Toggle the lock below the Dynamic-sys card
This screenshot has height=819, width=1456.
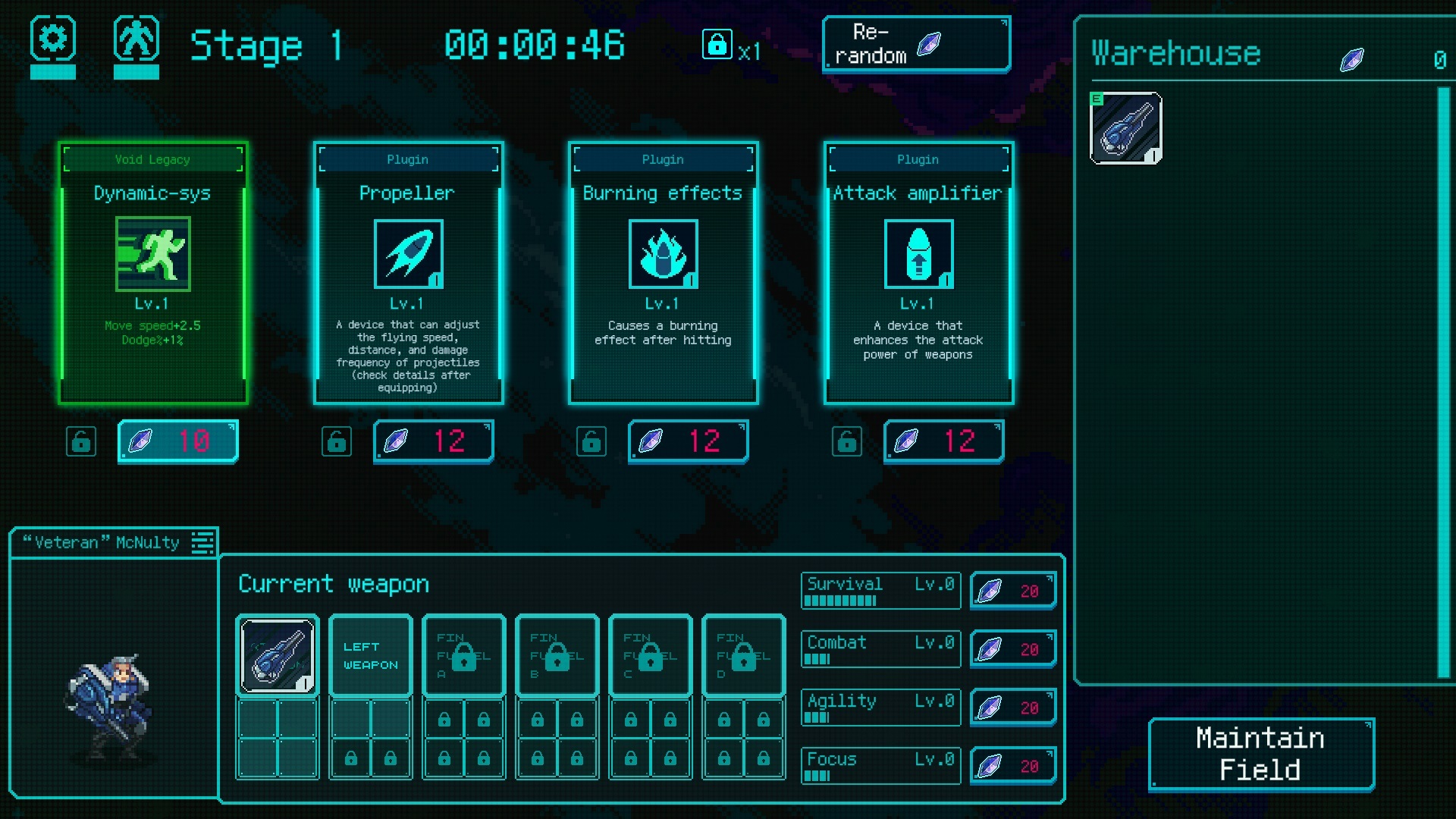(x=81, y=441)
